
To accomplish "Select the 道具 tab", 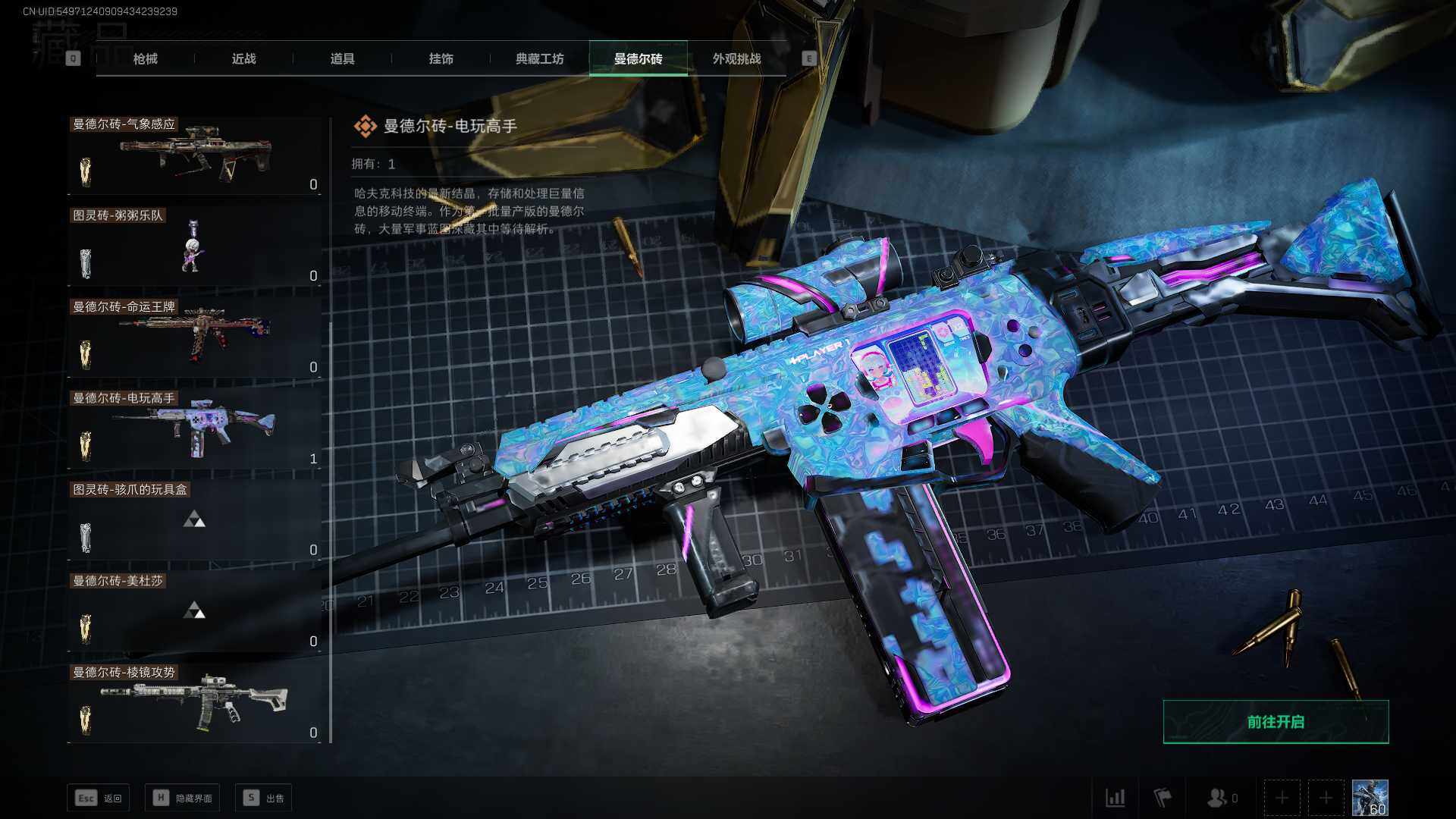I will coord(342,58).
